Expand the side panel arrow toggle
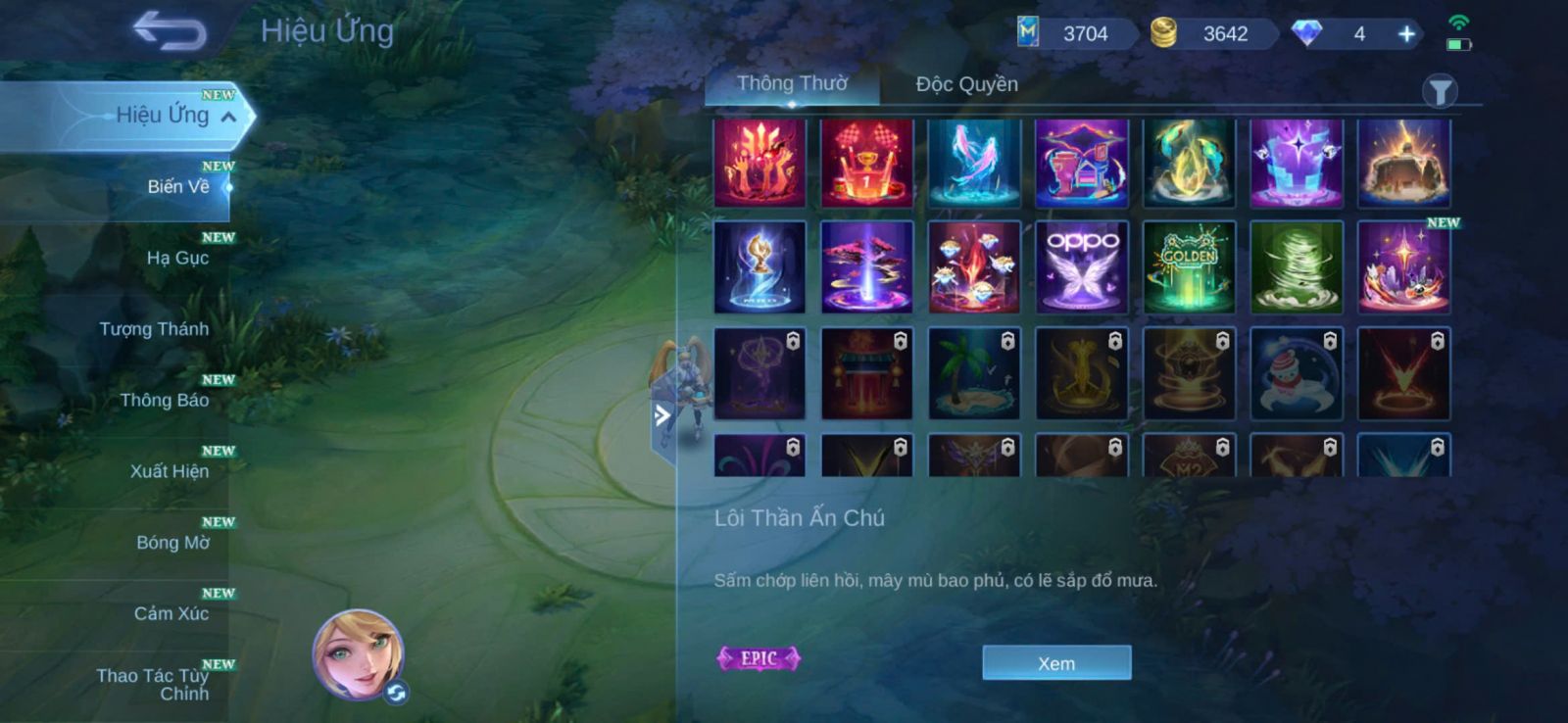This screenshot has width=1568, height=723. (x=662, y=415)
